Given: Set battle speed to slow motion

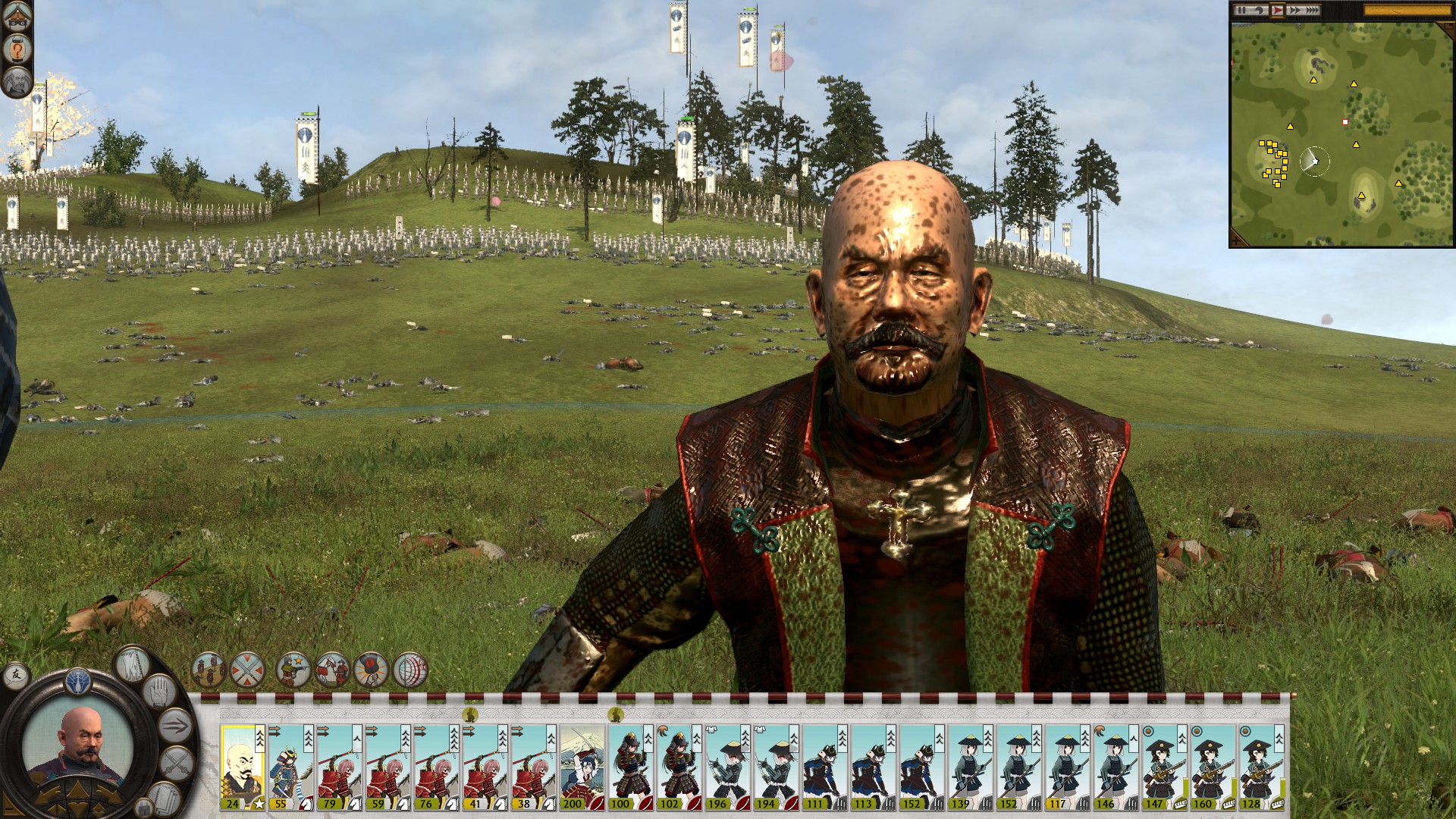Looking at the screenshot, I should point(1260,11).
